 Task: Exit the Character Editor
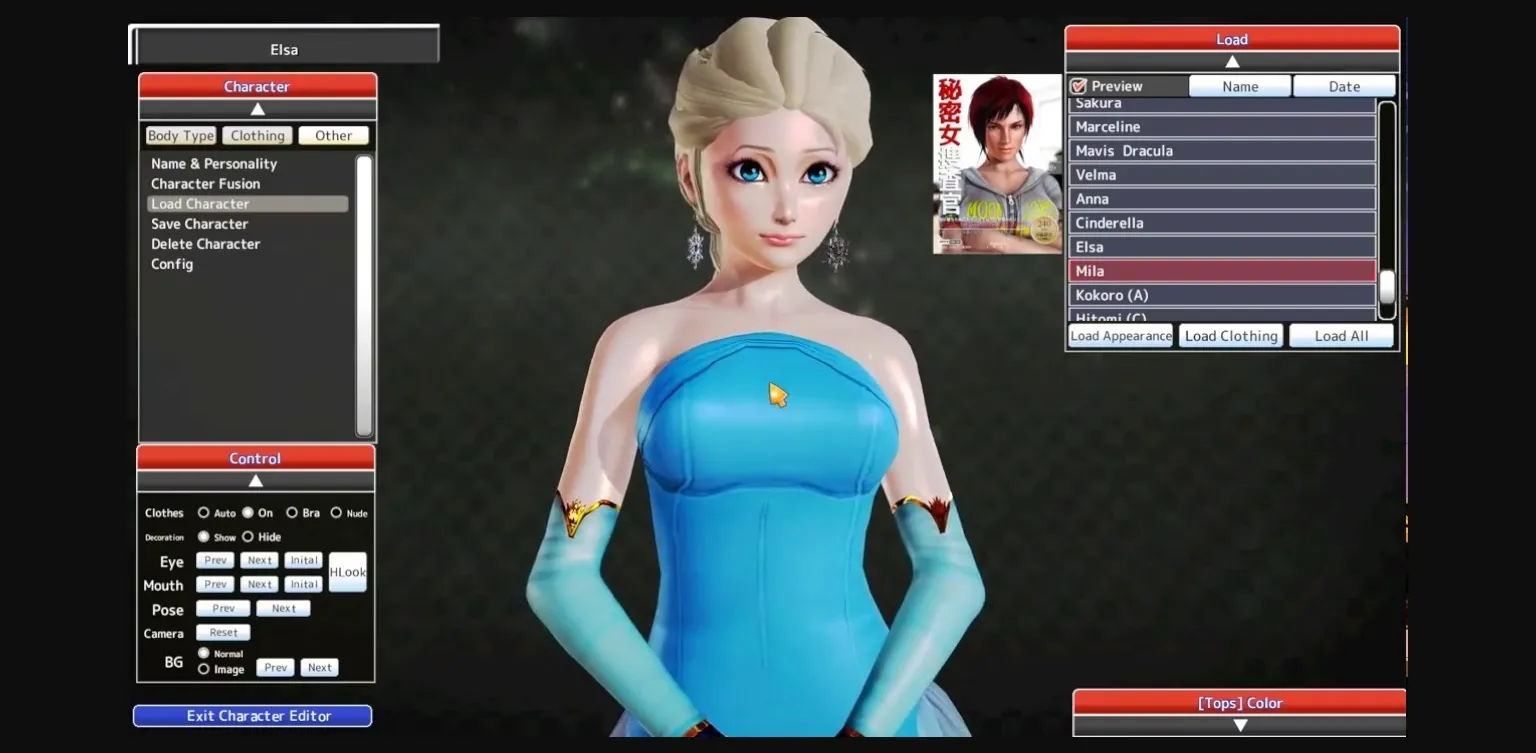[x=252, y=715]
